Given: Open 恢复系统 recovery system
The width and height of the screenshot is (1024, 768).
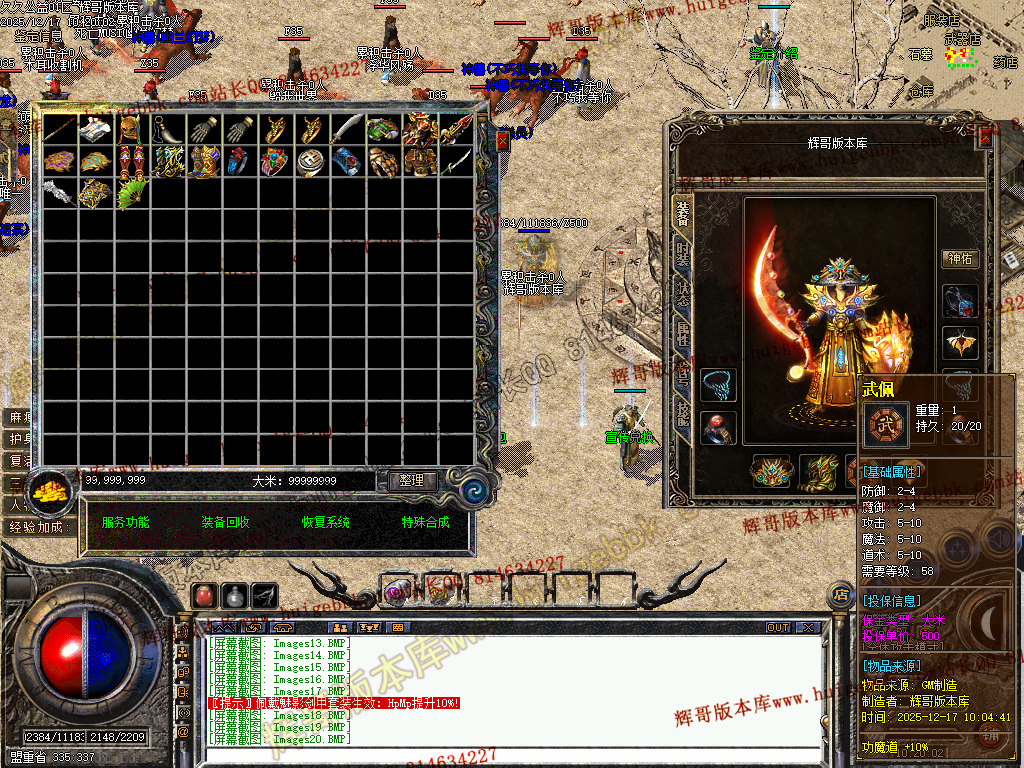Looking at the screenshot, I should coord(326,522).
